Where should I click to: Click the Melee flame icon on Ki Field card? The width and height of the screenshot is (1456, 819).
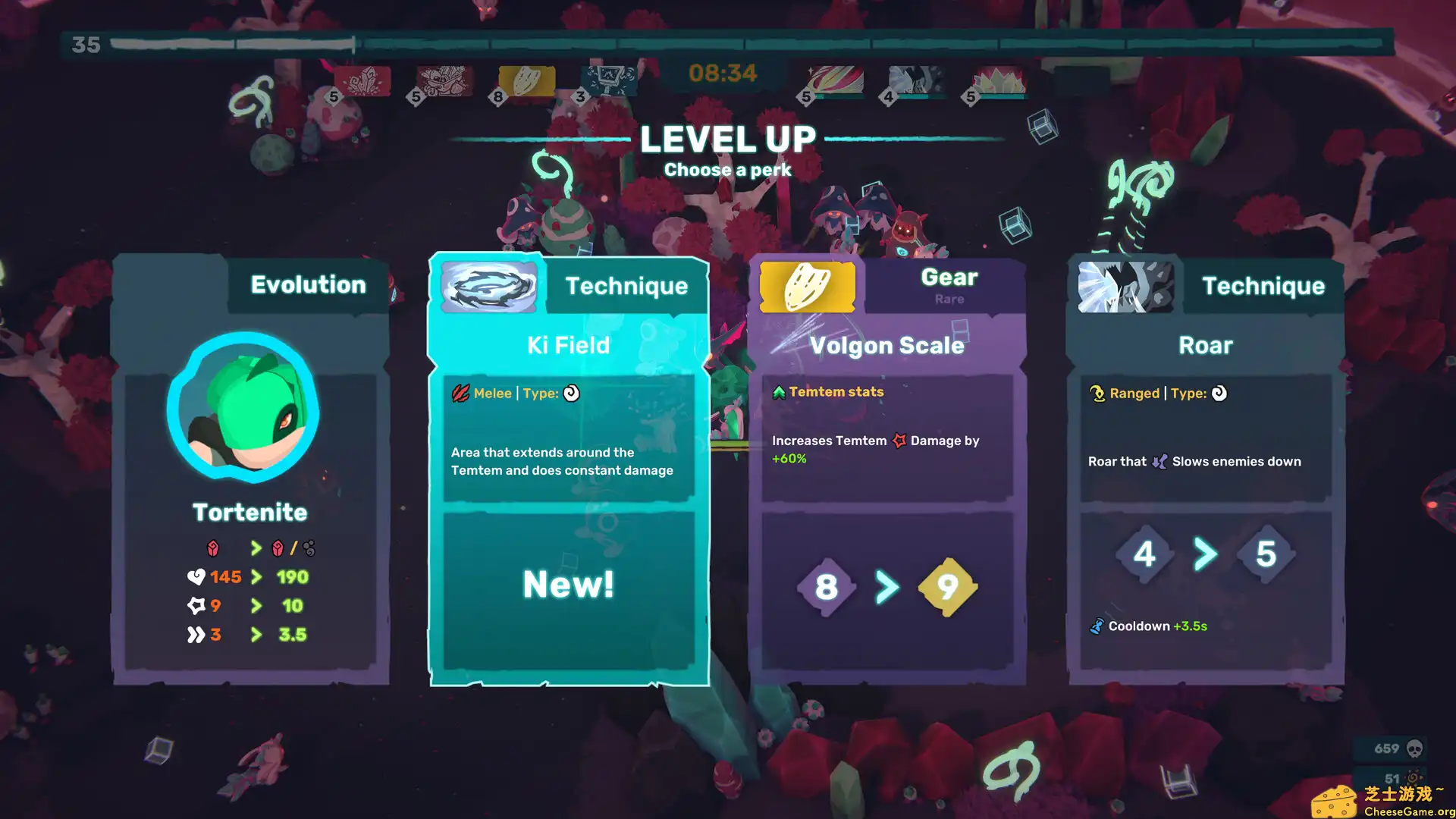pyautogui.click(x=461, y=394)
